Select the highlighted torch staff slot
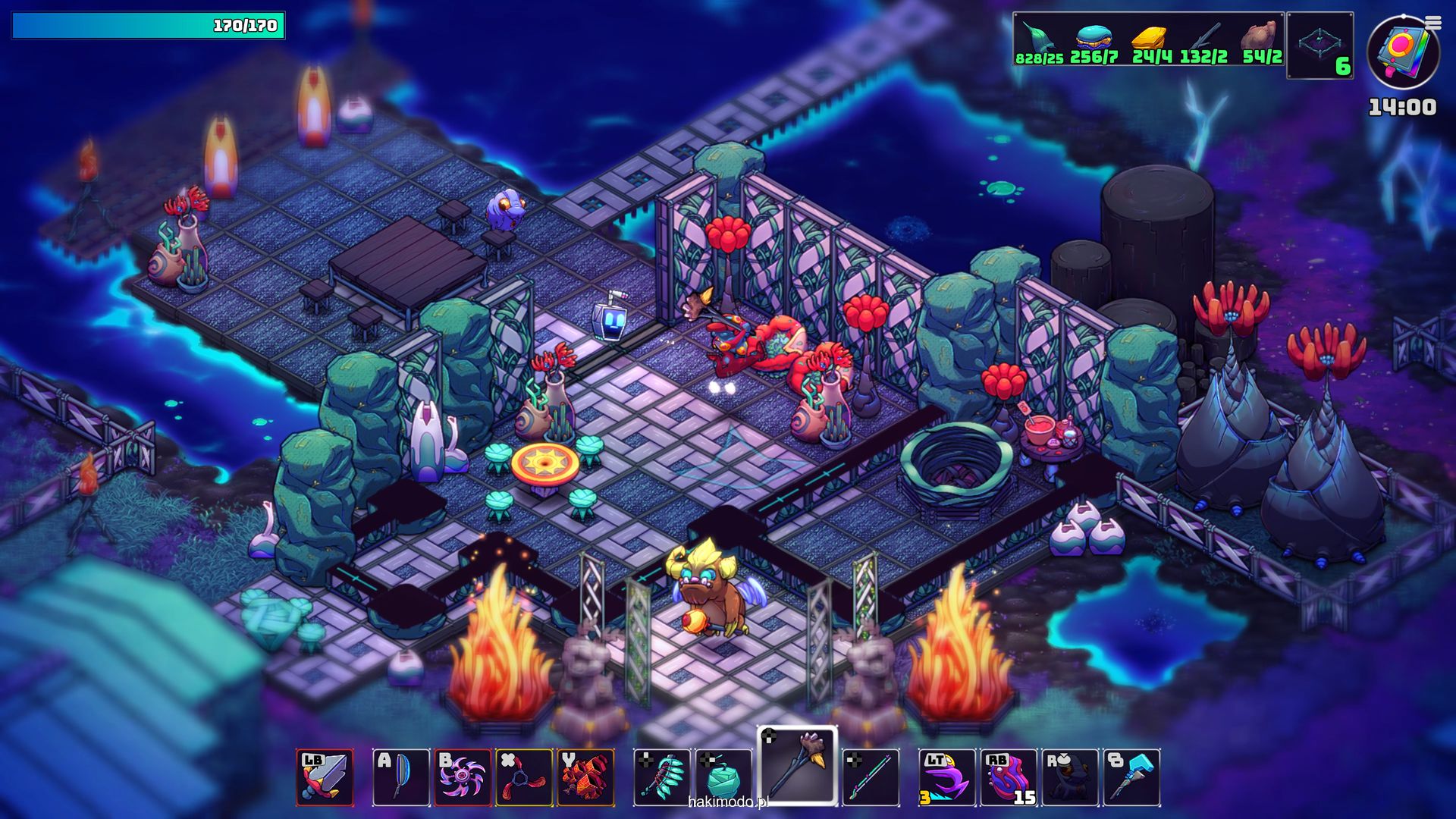The width and height of the screenshot is (1456, 819). click(x=797, y=764)
